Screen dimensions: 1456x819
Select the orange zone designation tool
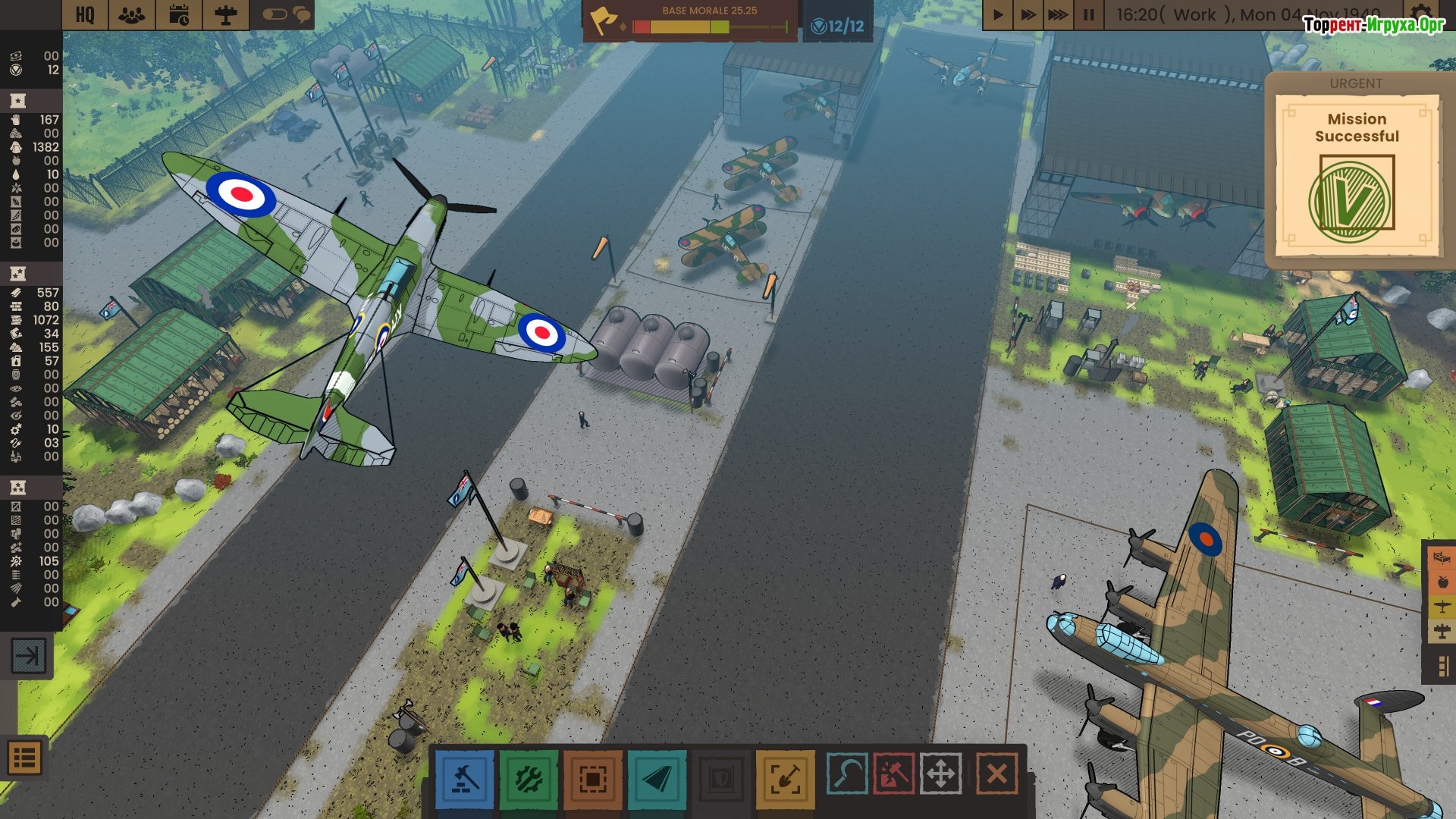592,779
